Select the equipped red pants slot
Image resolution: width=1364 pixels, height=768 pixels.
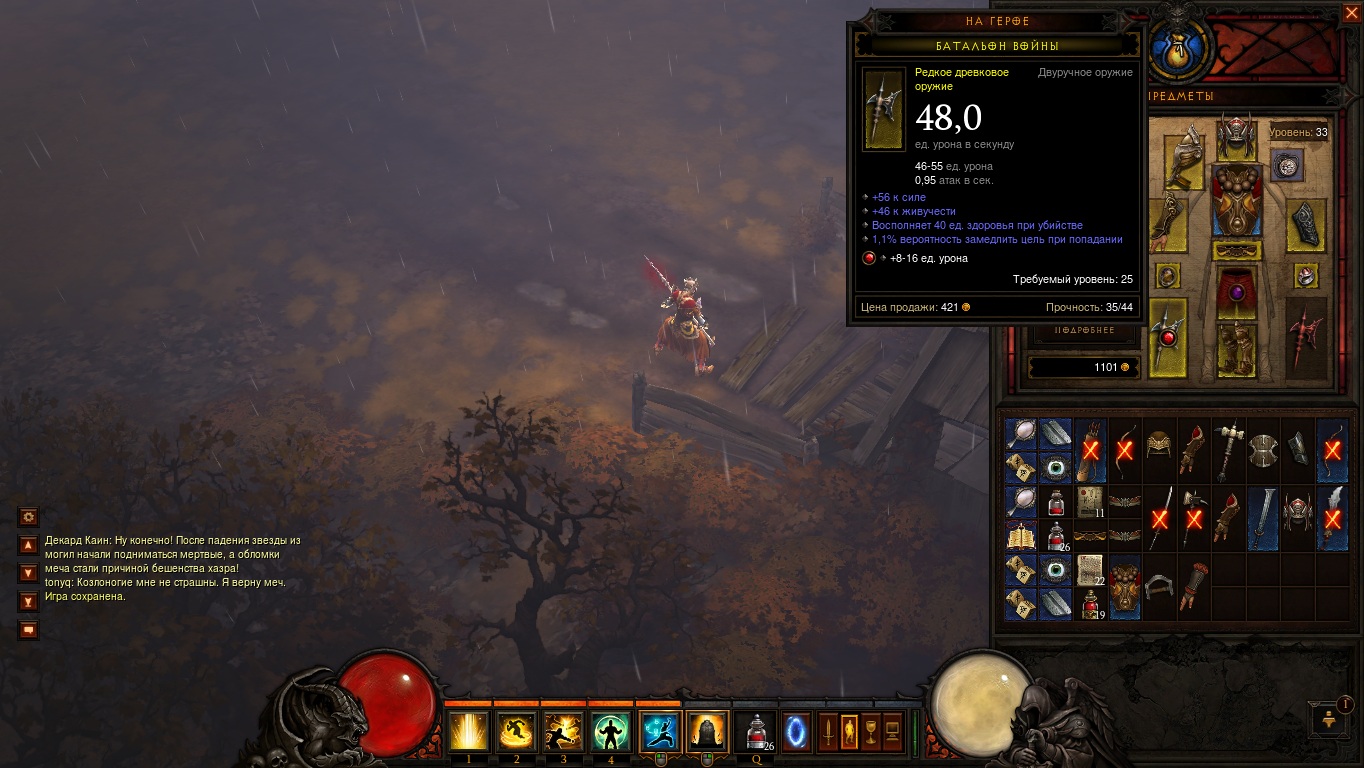[x=1237, y=290]
